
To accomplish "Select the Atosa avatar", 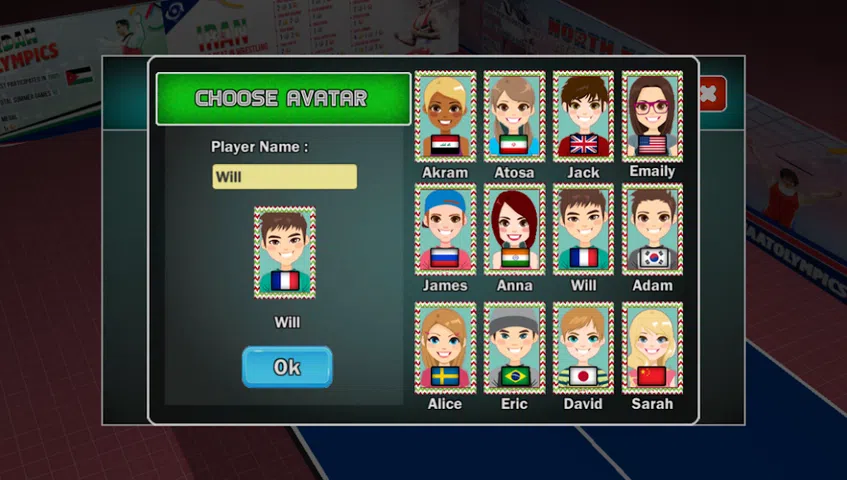I will (514, 116).
